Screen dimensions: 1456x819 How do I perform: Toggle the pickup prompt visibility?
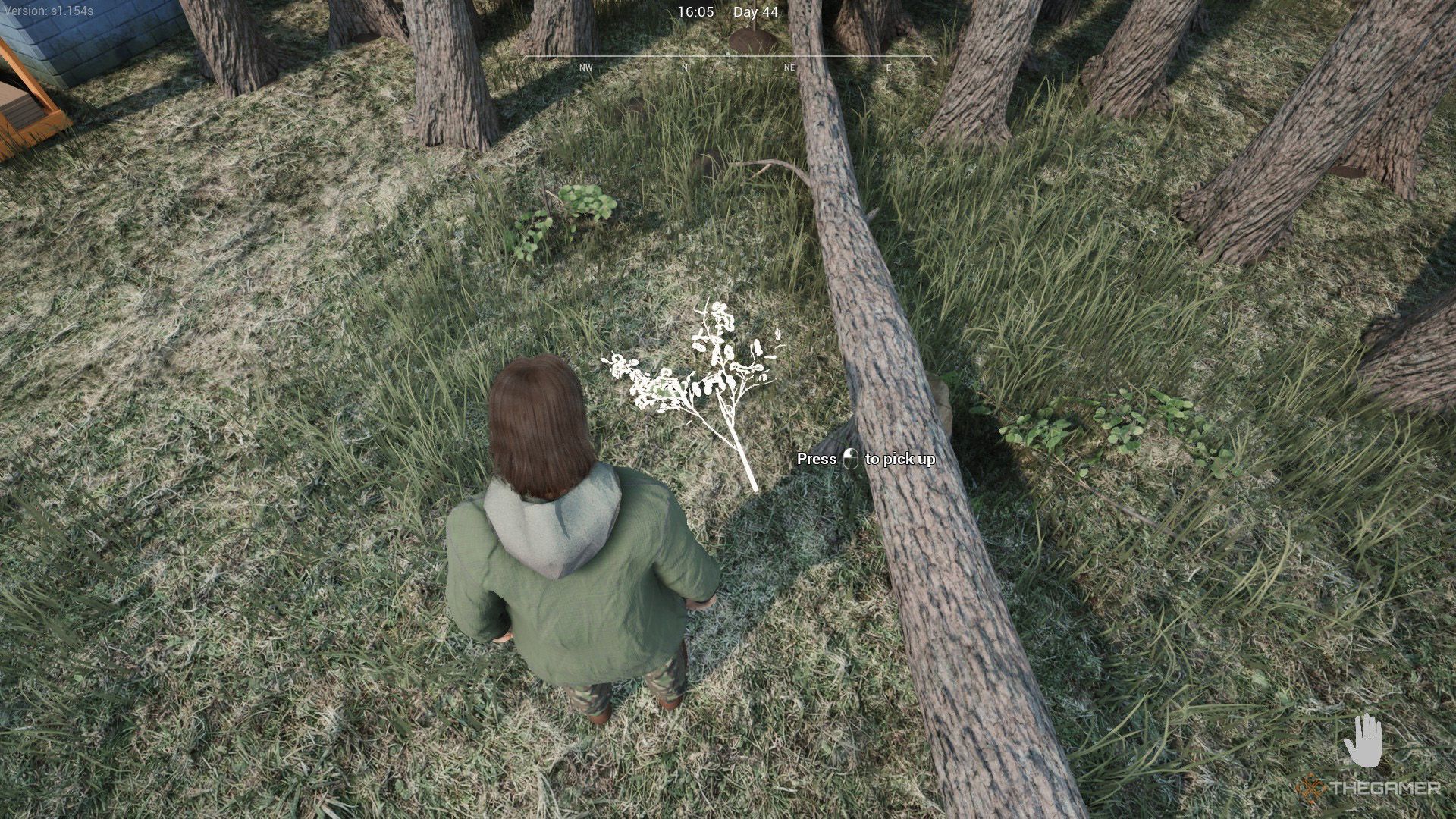[x=864, y=459]
